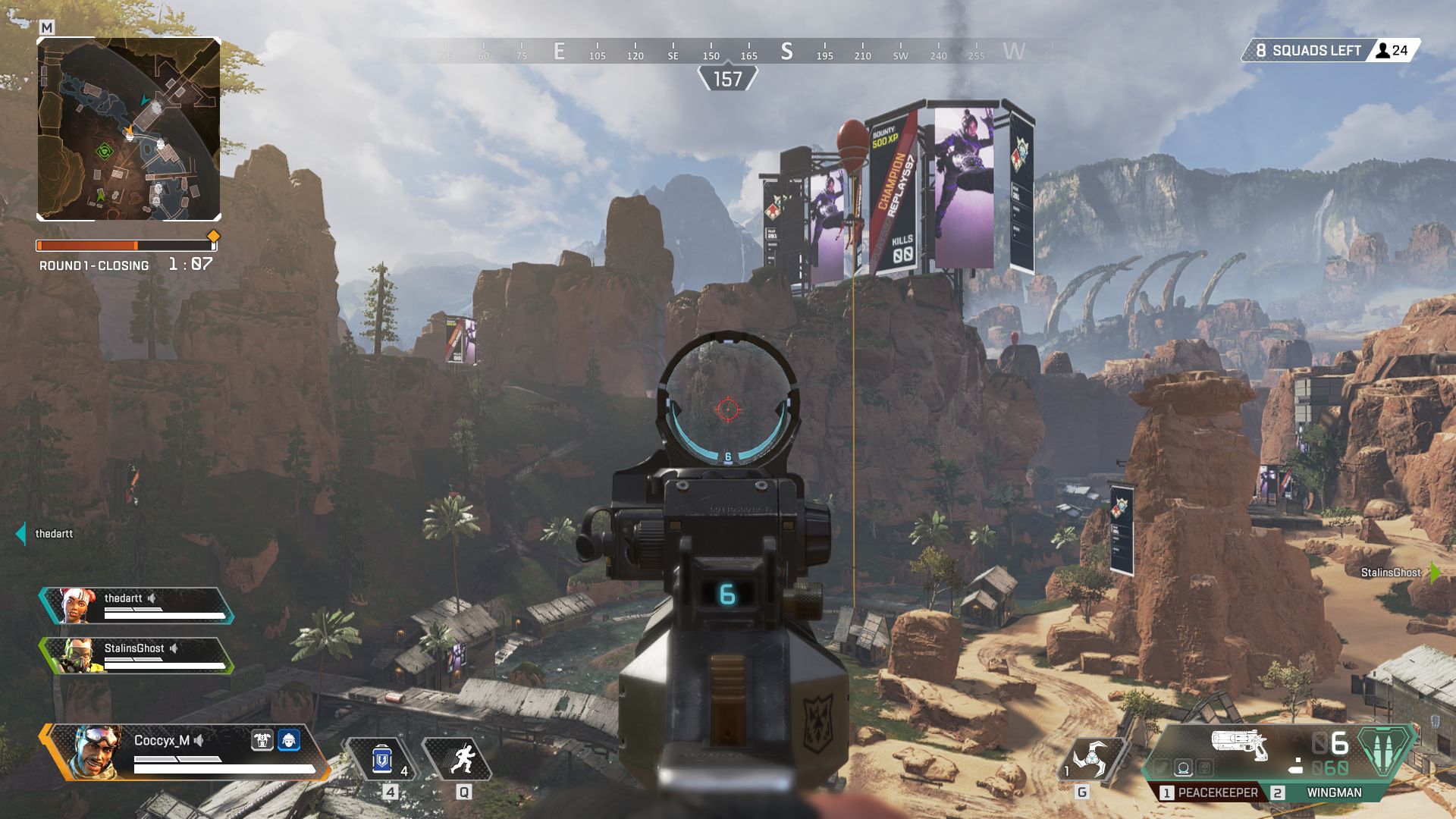The height and width of the screenshot is (819, 1456).
Task: Activate the ultimate ability icon
Action: point(1385,751)
